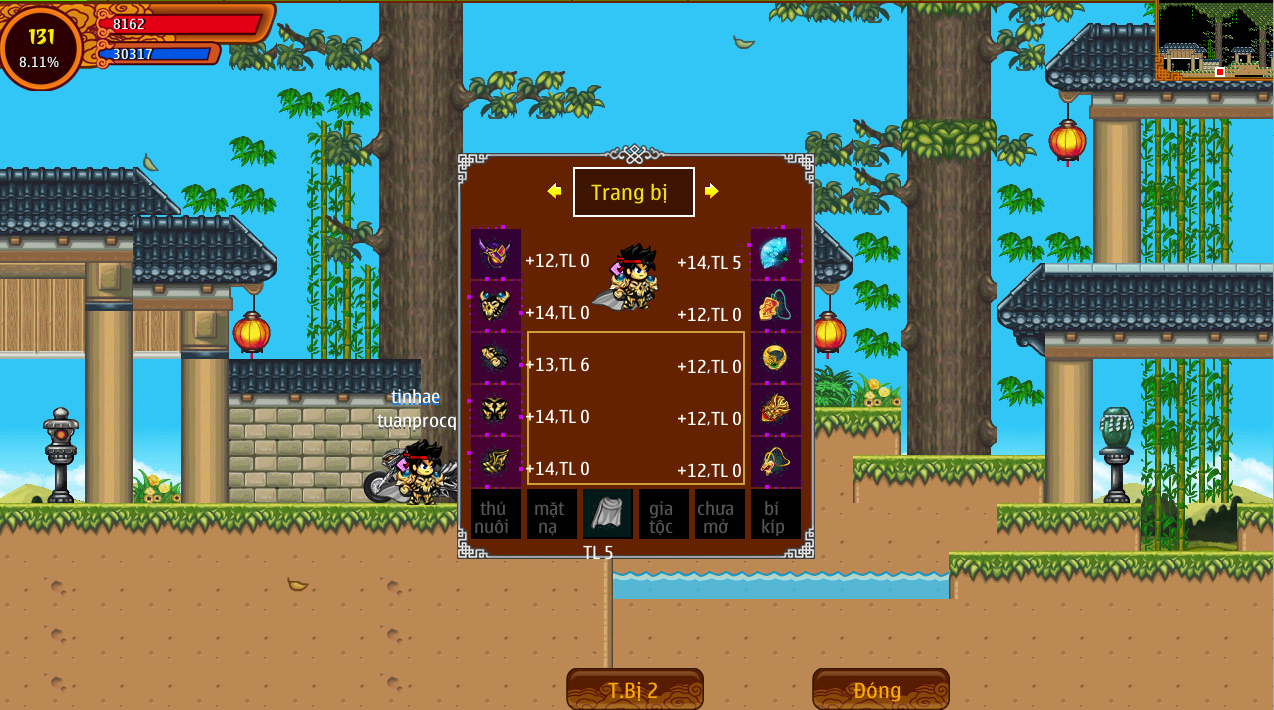This screenshot has width=1274, height=710.
Task: Select the cyan fan weapon slot
Action: pyautogui.click(x=776, y=254)
